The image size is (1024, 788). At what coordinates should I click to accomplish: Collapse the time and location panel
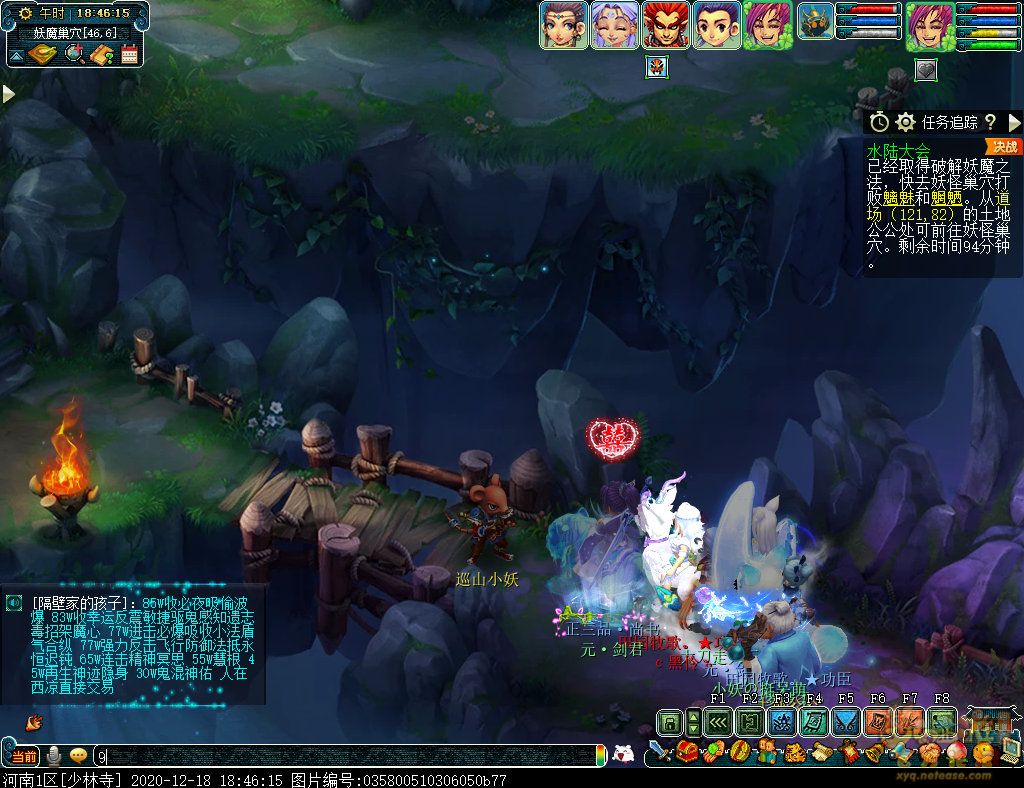tap(15, 54)
